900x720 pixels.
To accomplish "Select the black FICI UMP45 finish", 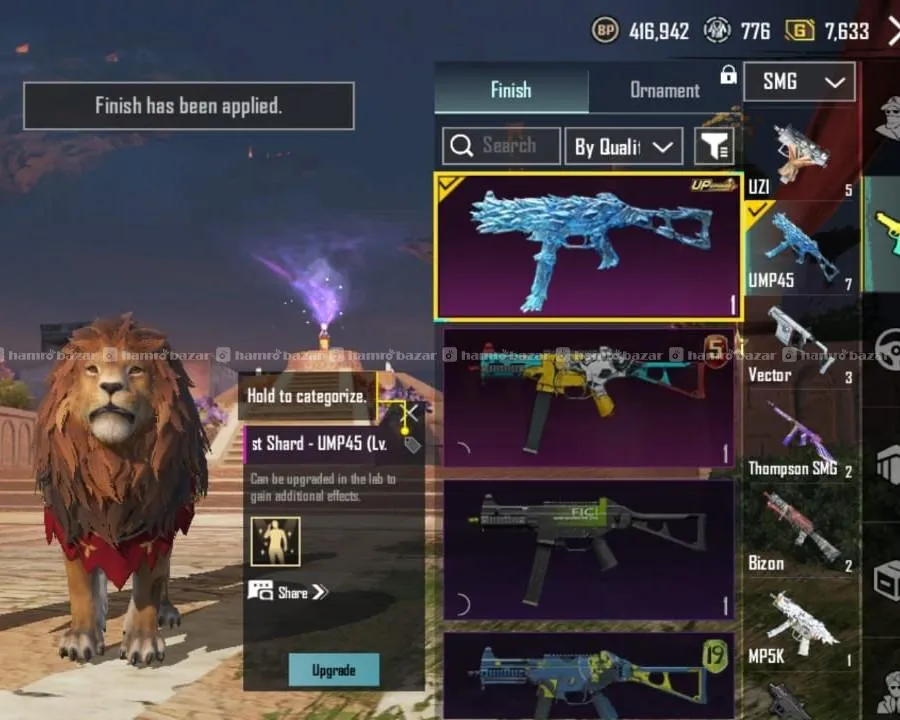I will pyautogui.click(x=588, y=549).
